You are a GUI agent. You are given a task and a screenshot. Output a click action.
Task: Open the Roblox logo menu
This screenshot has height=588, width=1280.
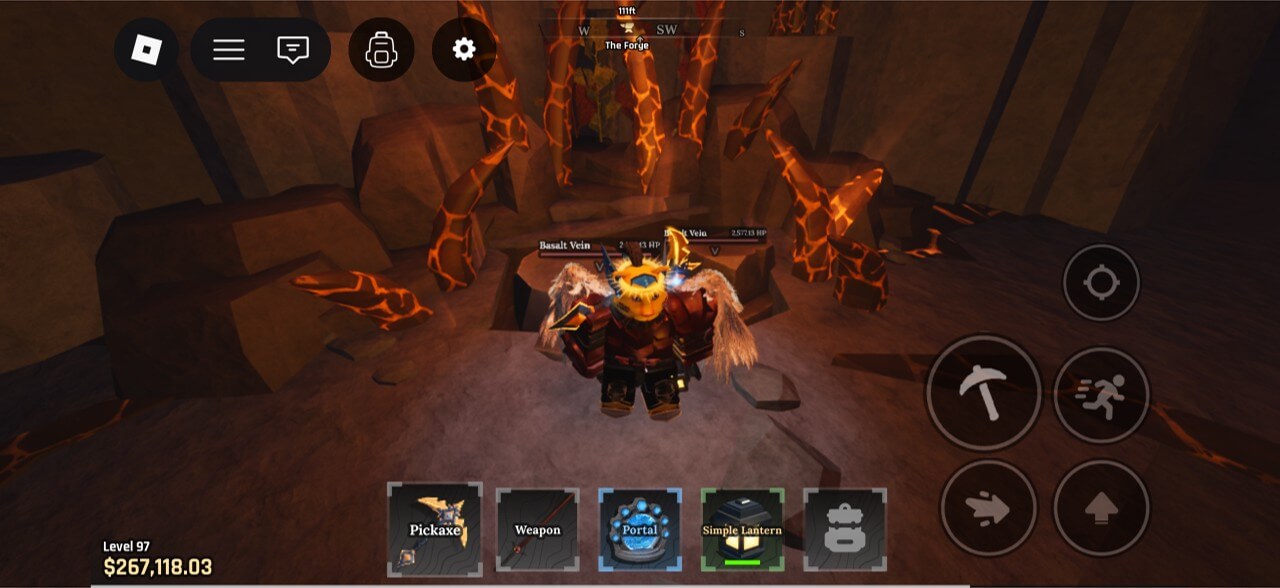coord(146,49)
